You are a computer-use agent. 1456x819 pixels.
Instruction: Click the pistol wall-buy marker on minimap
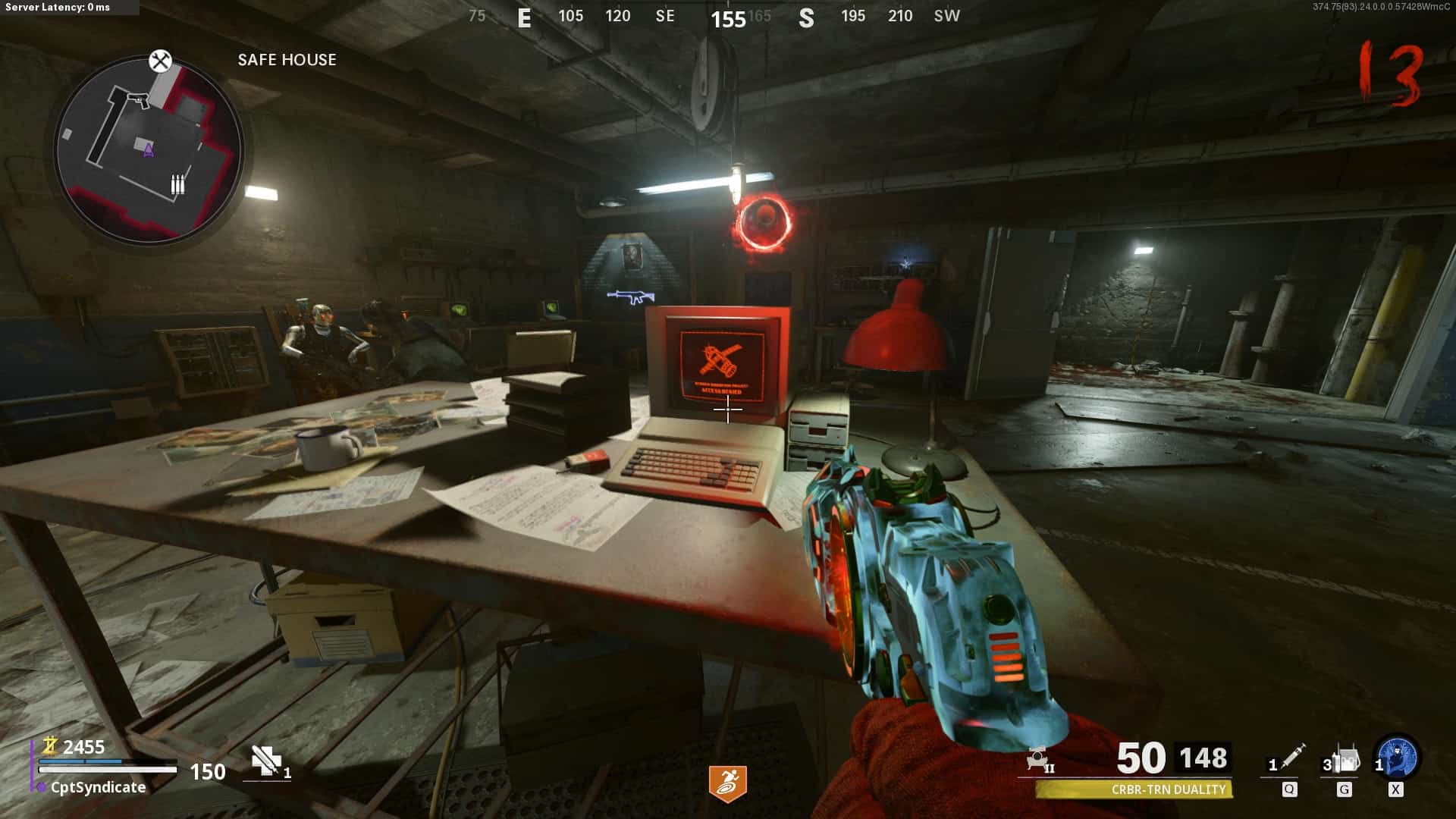pyautogui.click(x=137, y=99)
